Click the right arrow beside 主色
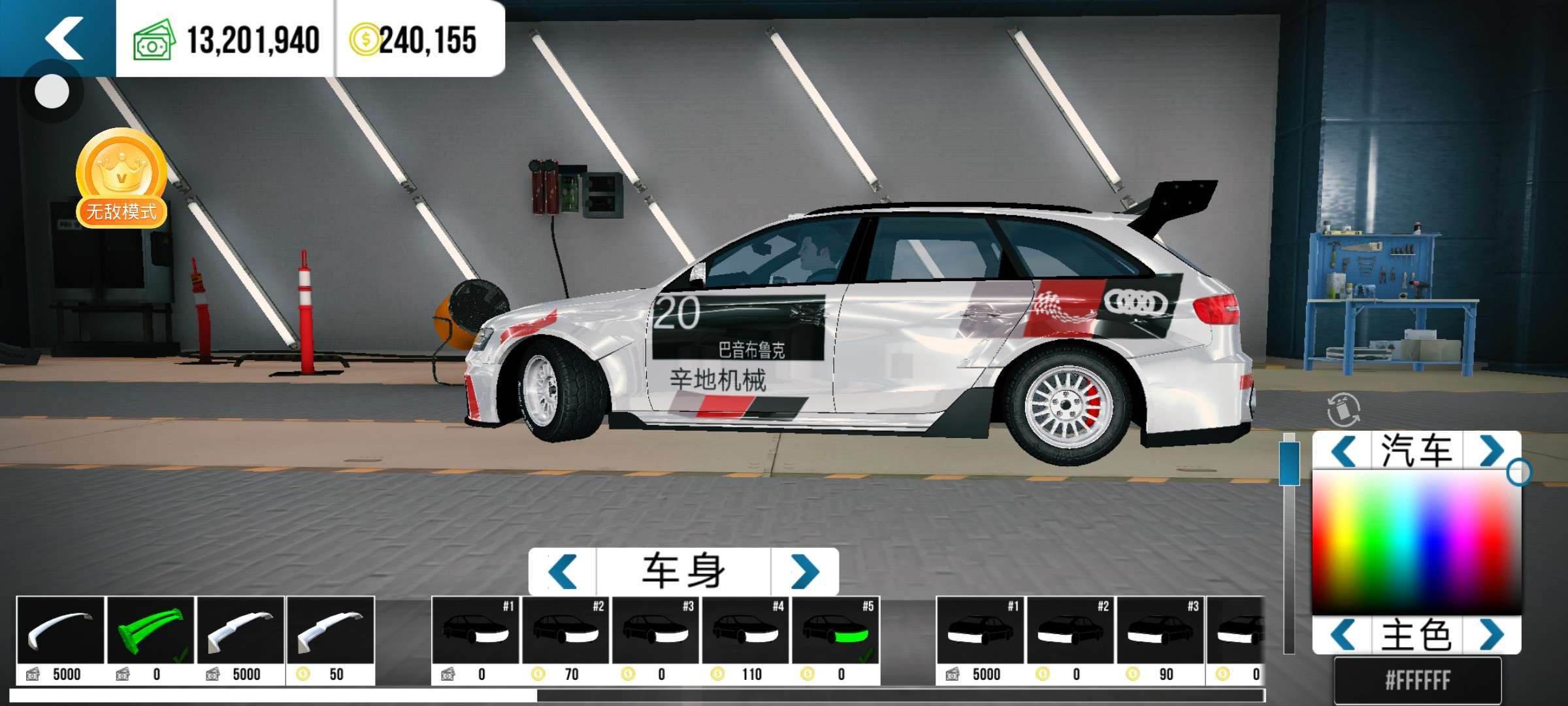Screen dimensions: 1568x706 click(x=1492, y=635)
